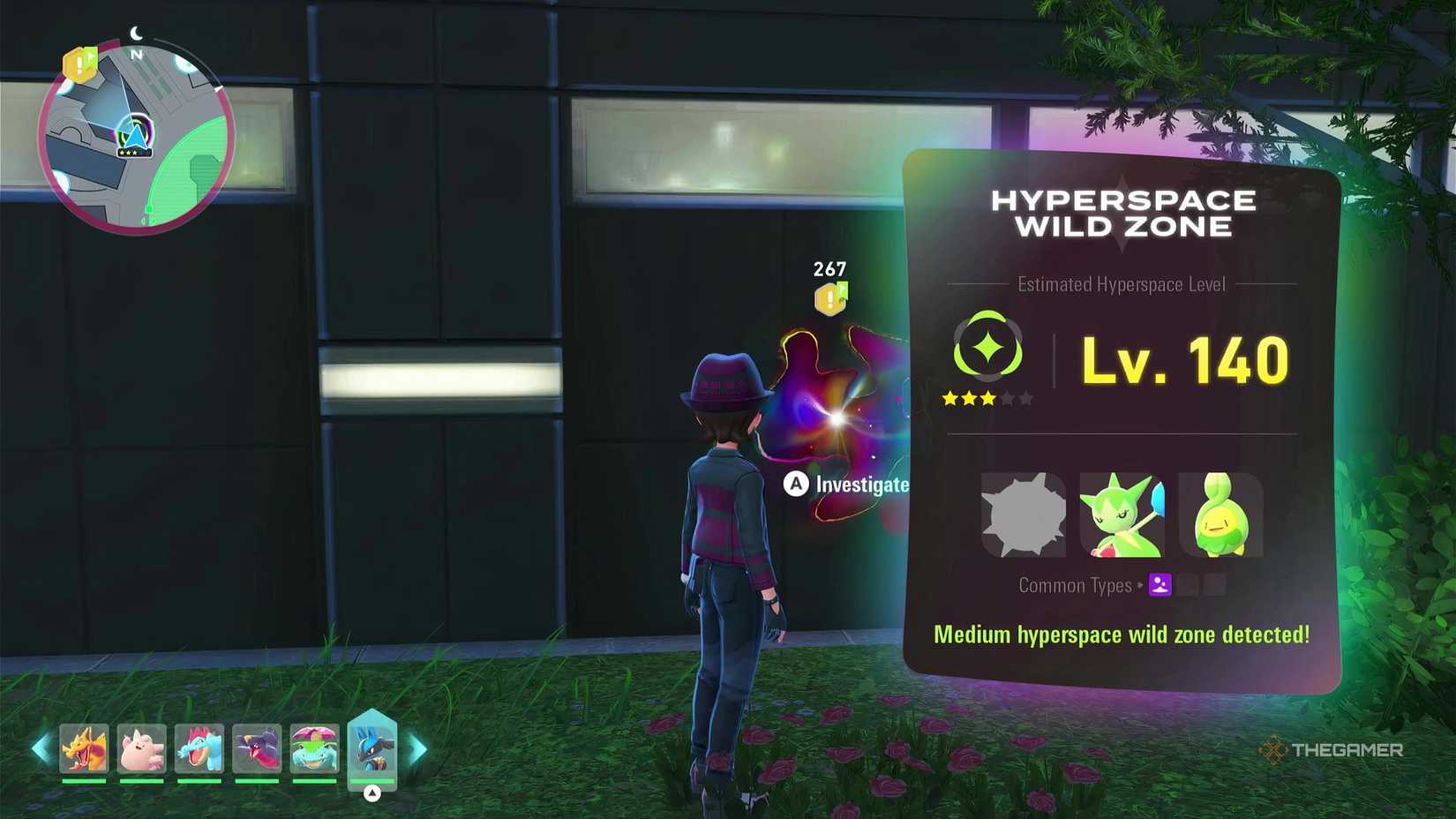Viewport: 1456px width, 819px height.
Task: Select Venusaur in the party bar
Action: (314, 749)
